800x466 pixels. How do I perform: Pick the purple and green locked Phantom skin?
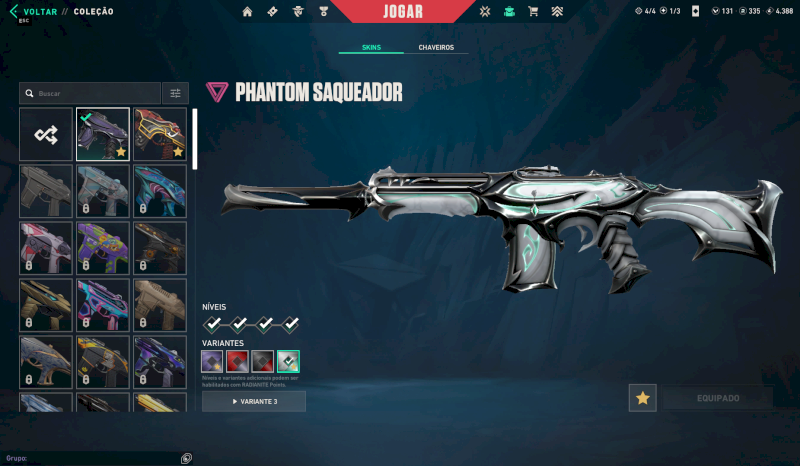click(103, 248)
